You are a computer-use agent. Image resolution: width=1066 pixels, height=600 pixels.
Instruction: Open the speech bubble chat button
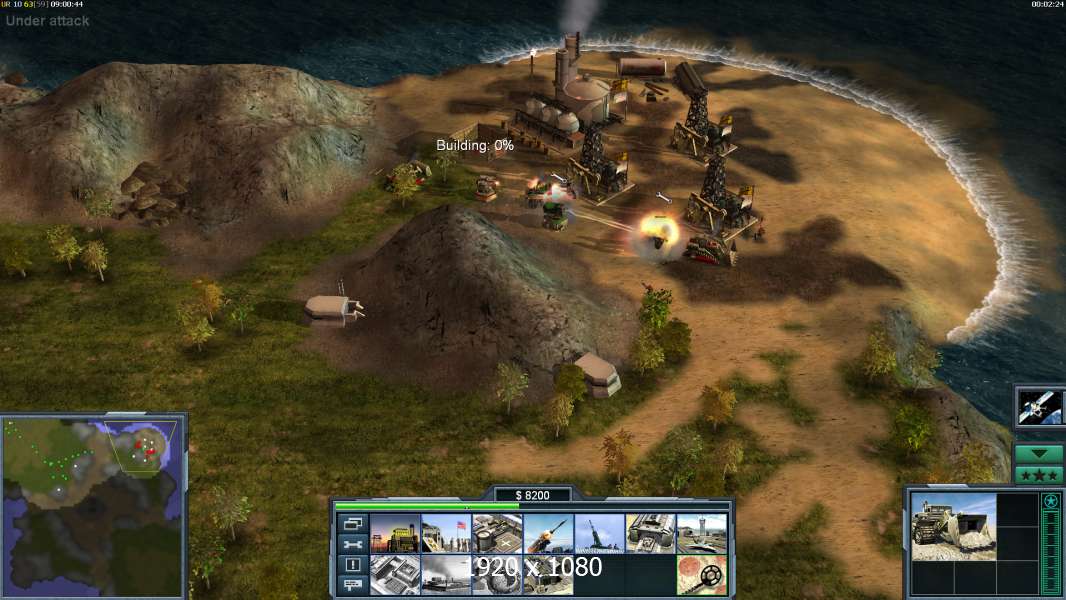coord(352,585)
